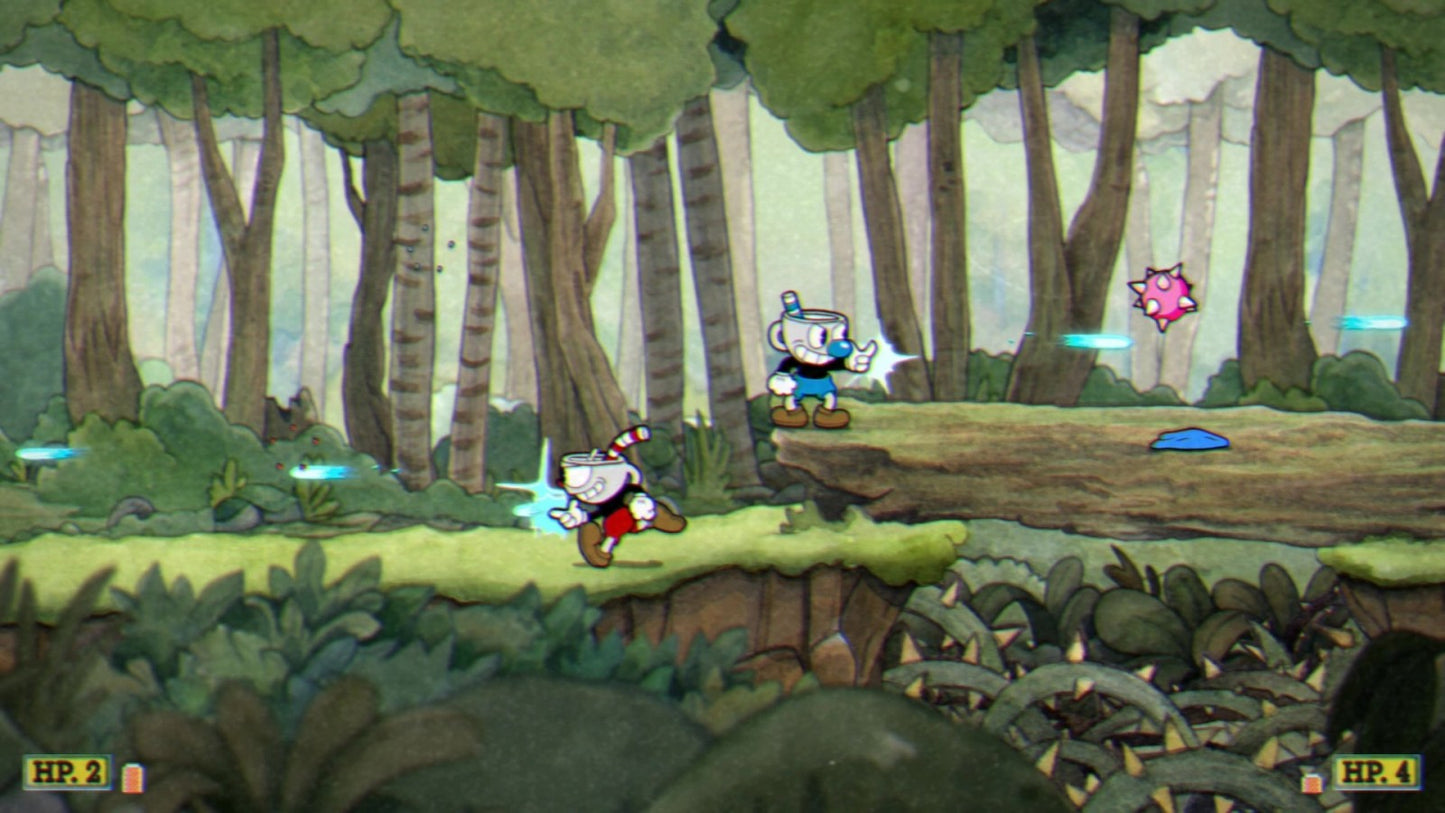Viewport: 1445px width, 813px height.
Task: Select the super meter card beside HP. 4
Action: coord(1312,782)
